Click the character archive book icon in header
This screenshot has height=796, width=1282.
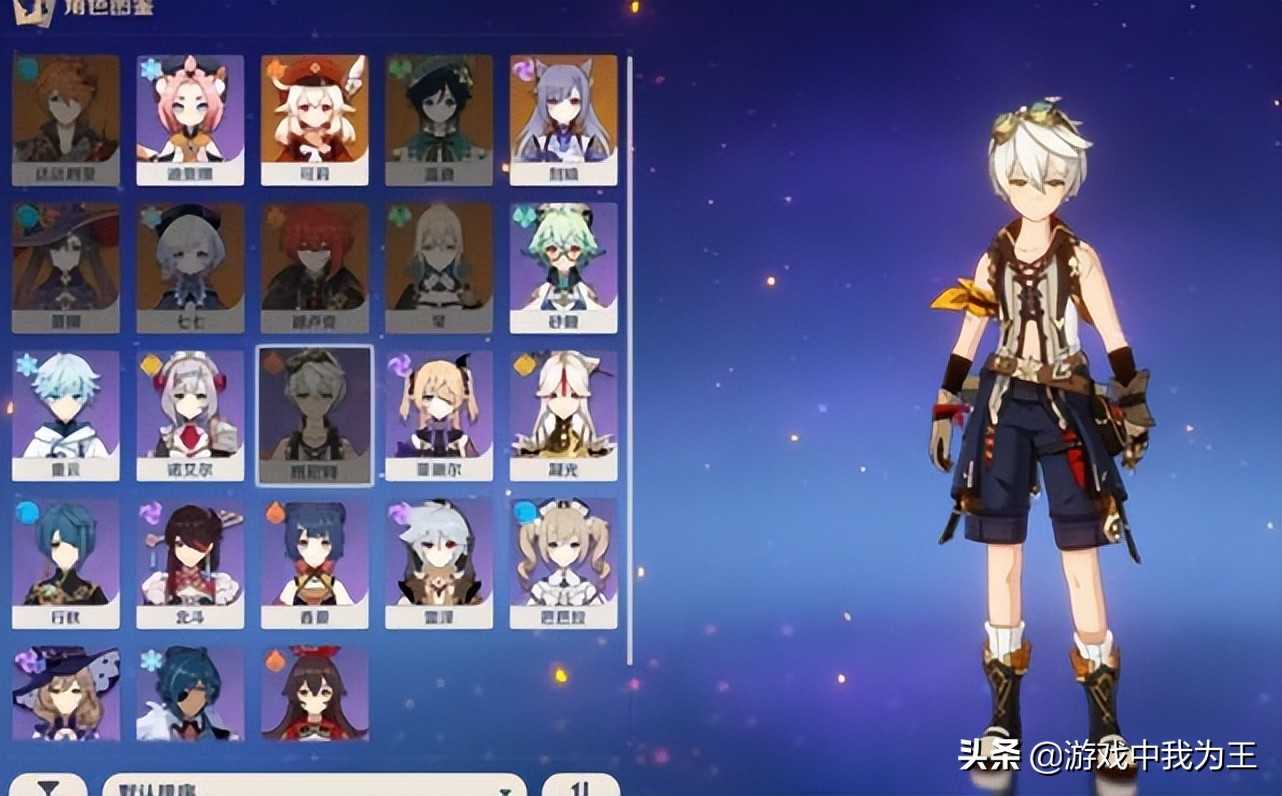tap(36, 12)
